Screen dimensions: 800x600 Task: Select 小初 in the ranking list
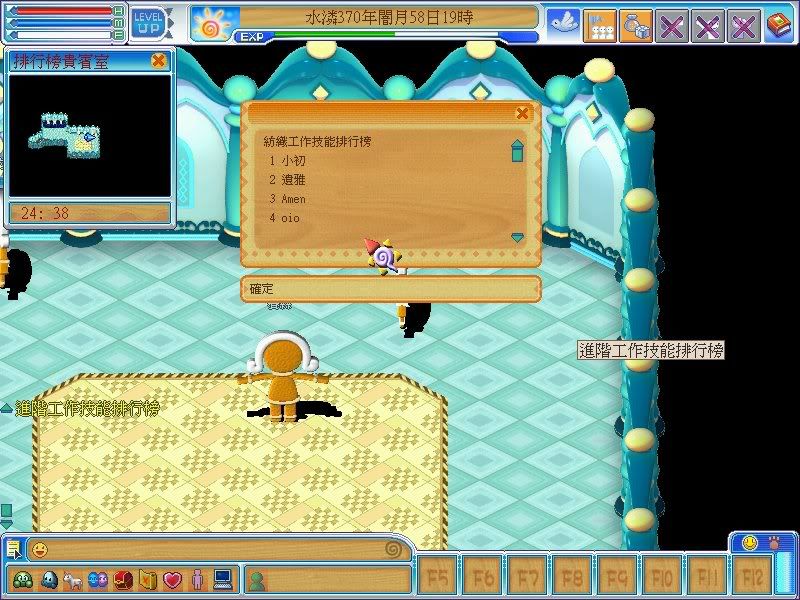[x=292, y=161]
